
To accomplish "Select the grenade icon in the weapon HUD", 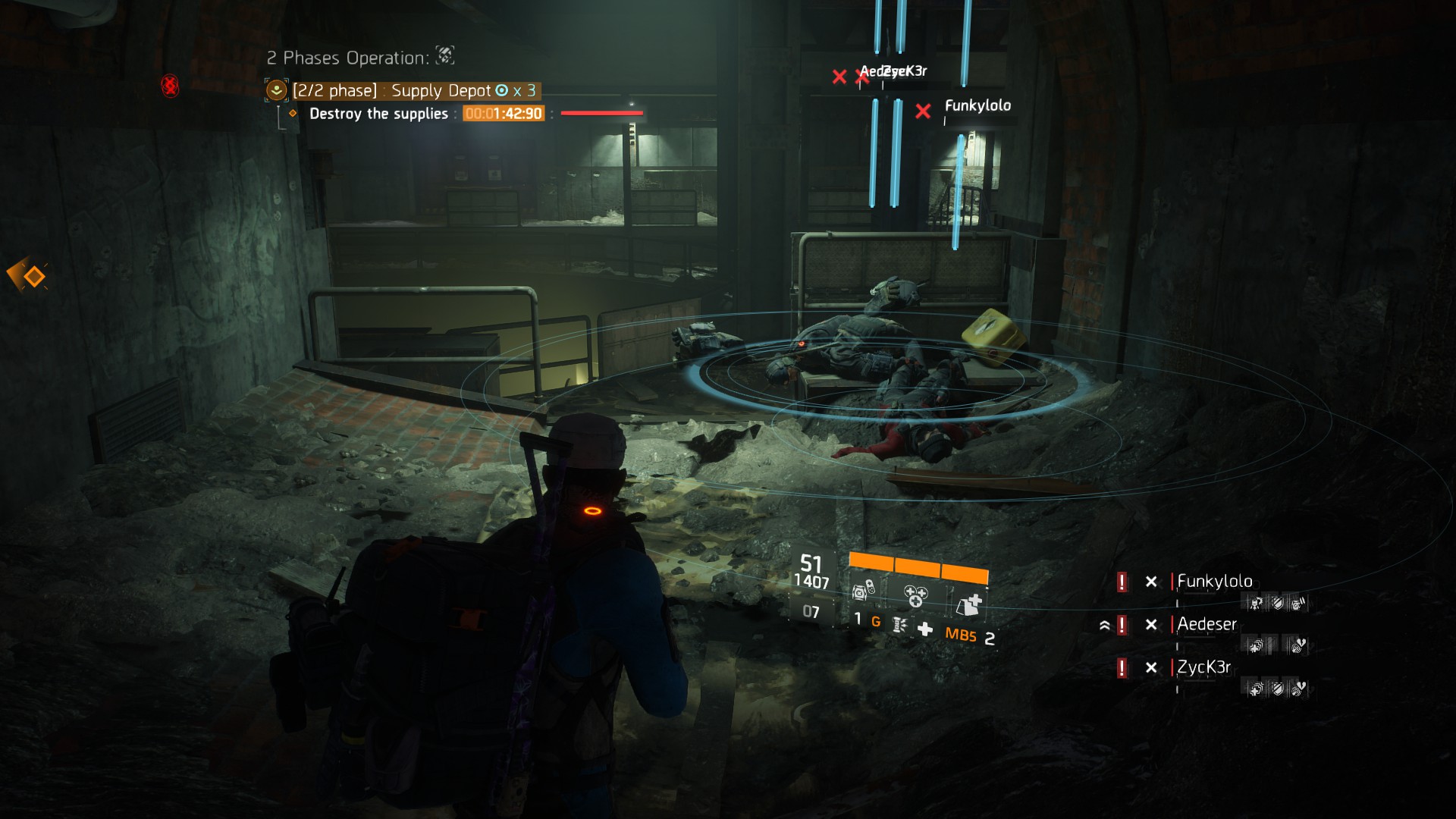I will click(x=899, y=625).
